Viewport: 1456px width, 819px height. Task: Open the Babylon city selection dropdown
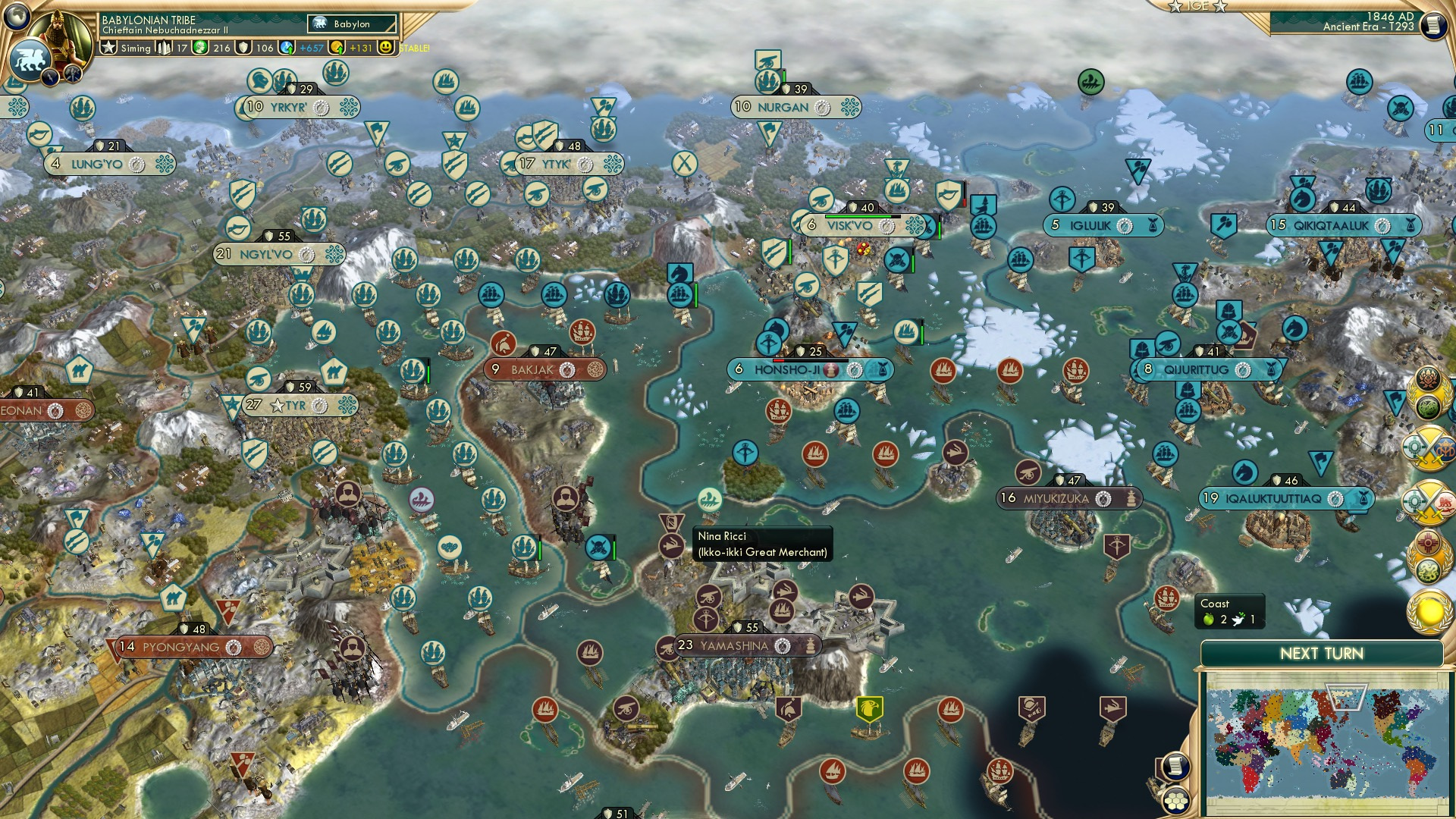[x=353, y=24]
